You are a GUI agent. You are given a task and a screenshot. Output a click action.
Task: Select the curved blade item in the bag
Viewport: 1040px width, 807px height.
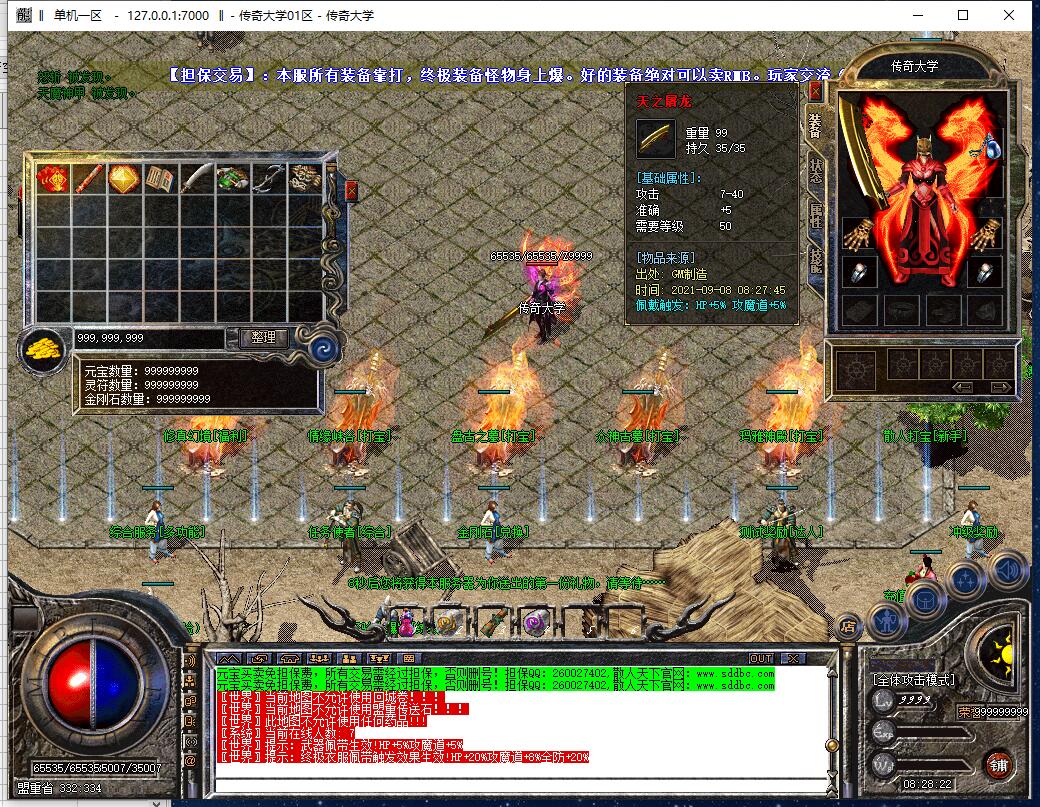pos(195,178)
